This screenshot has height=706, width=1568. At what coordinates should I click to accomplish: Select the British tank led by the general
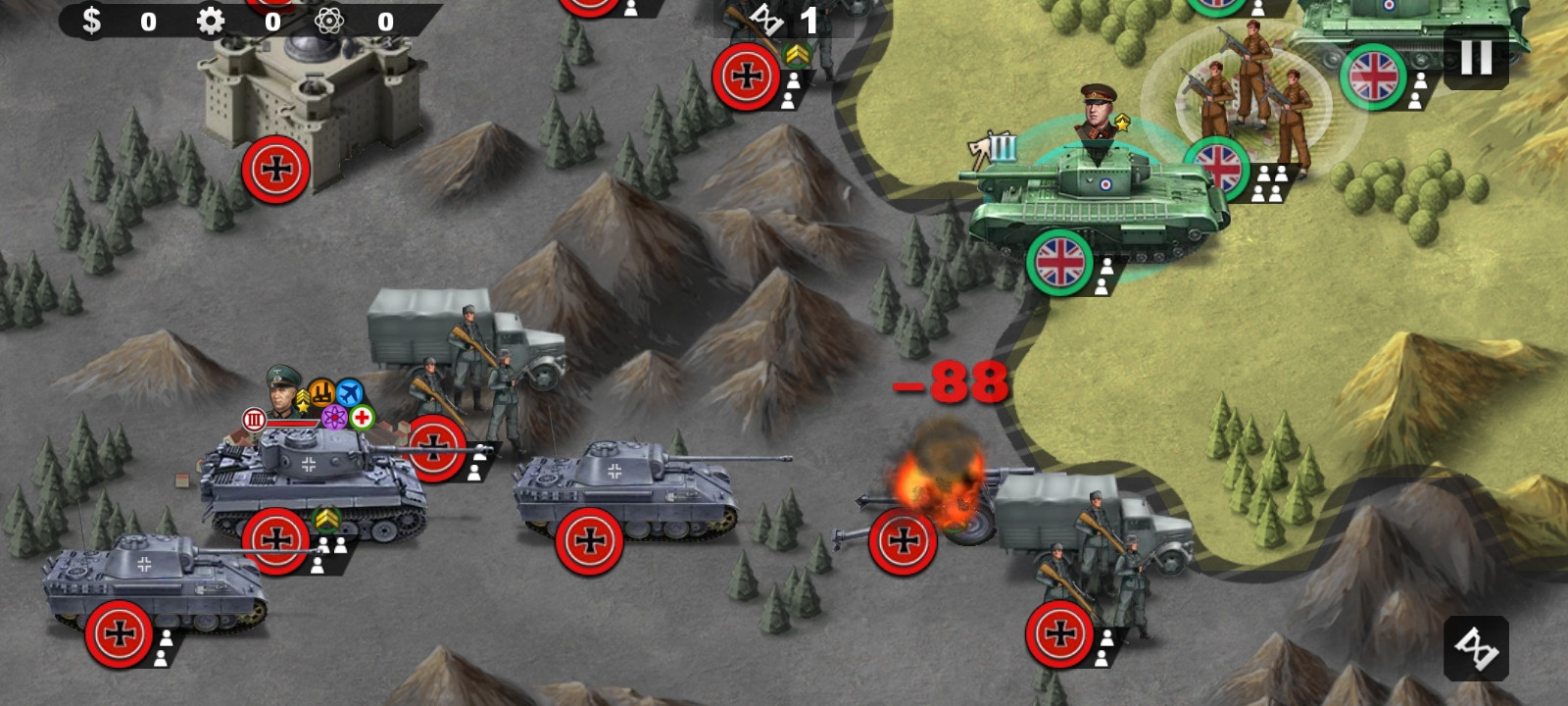(x=1098, y=206)
